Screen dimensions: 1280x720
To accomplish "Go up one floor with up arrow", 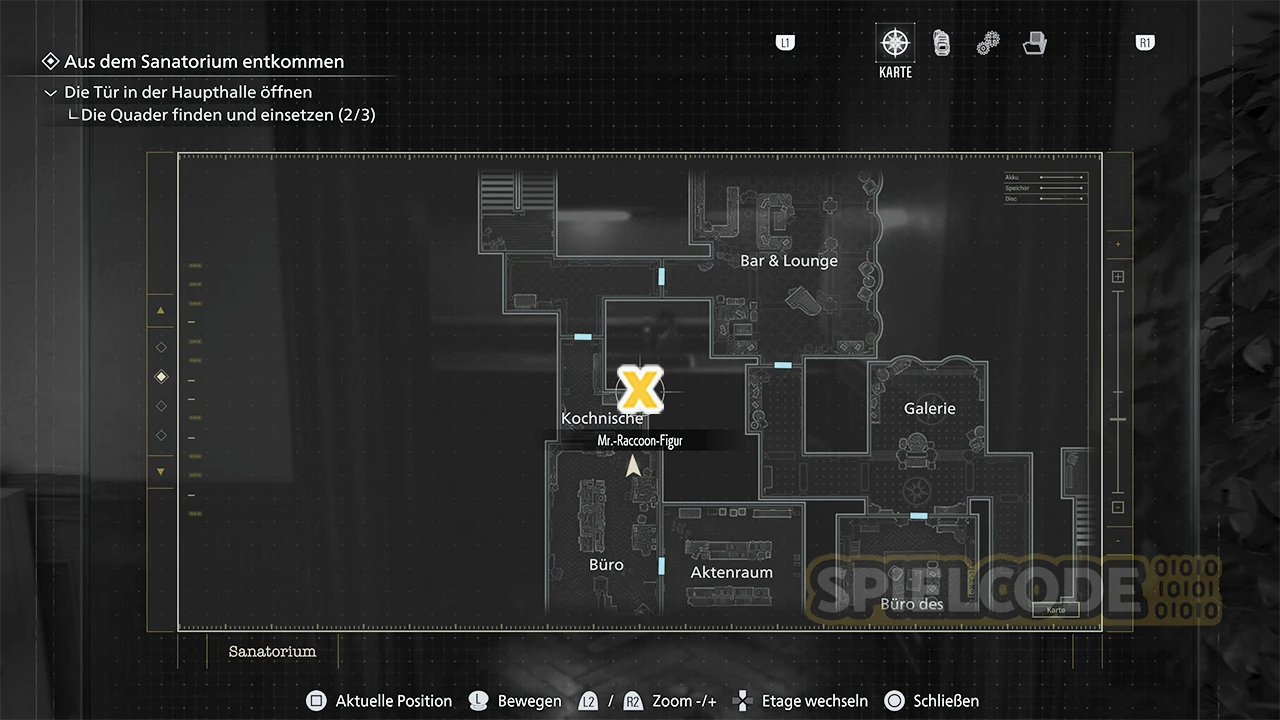I will 161,311.
